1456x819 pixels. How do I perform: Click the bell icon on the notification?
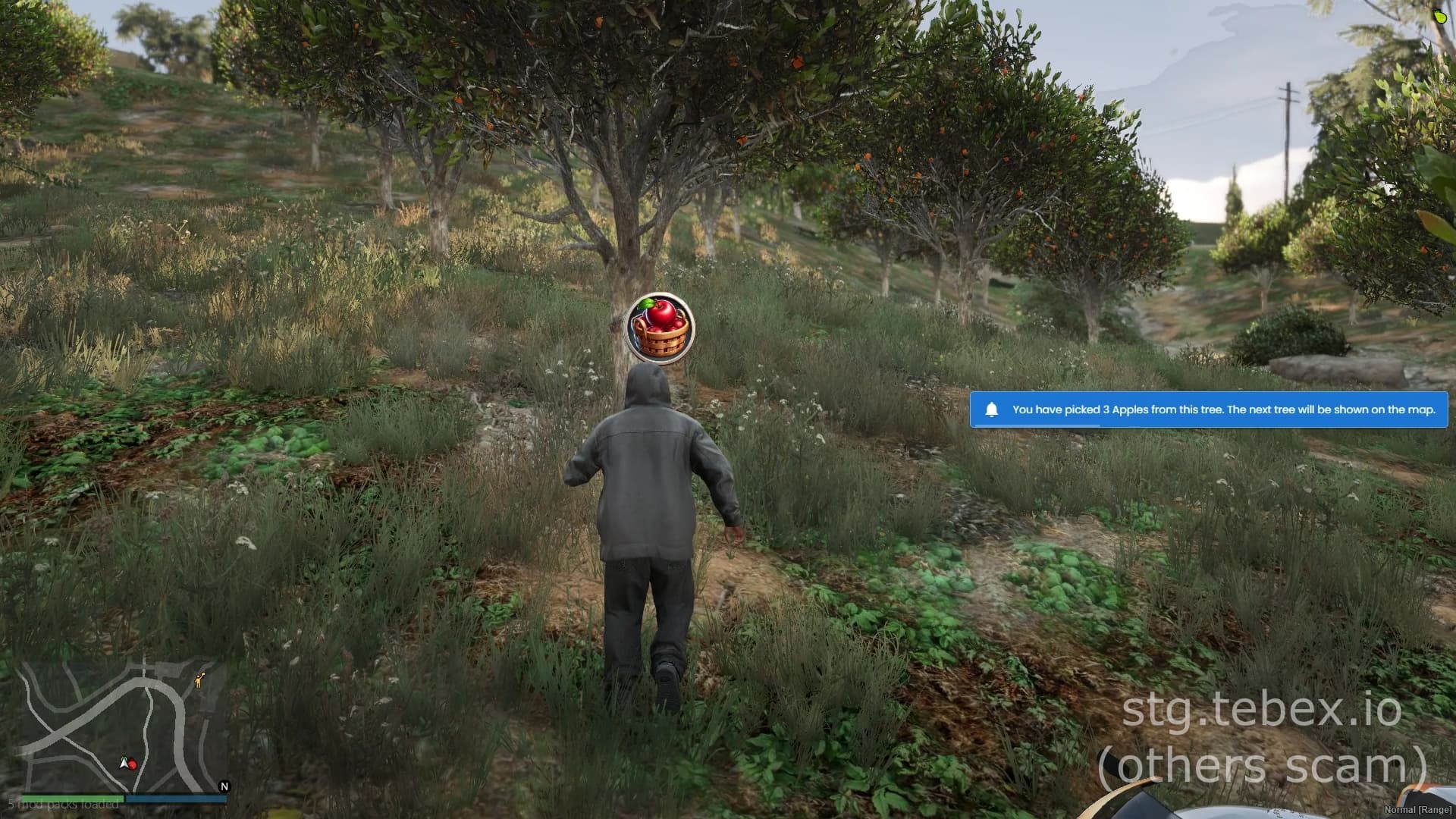(x=993, y=409)
